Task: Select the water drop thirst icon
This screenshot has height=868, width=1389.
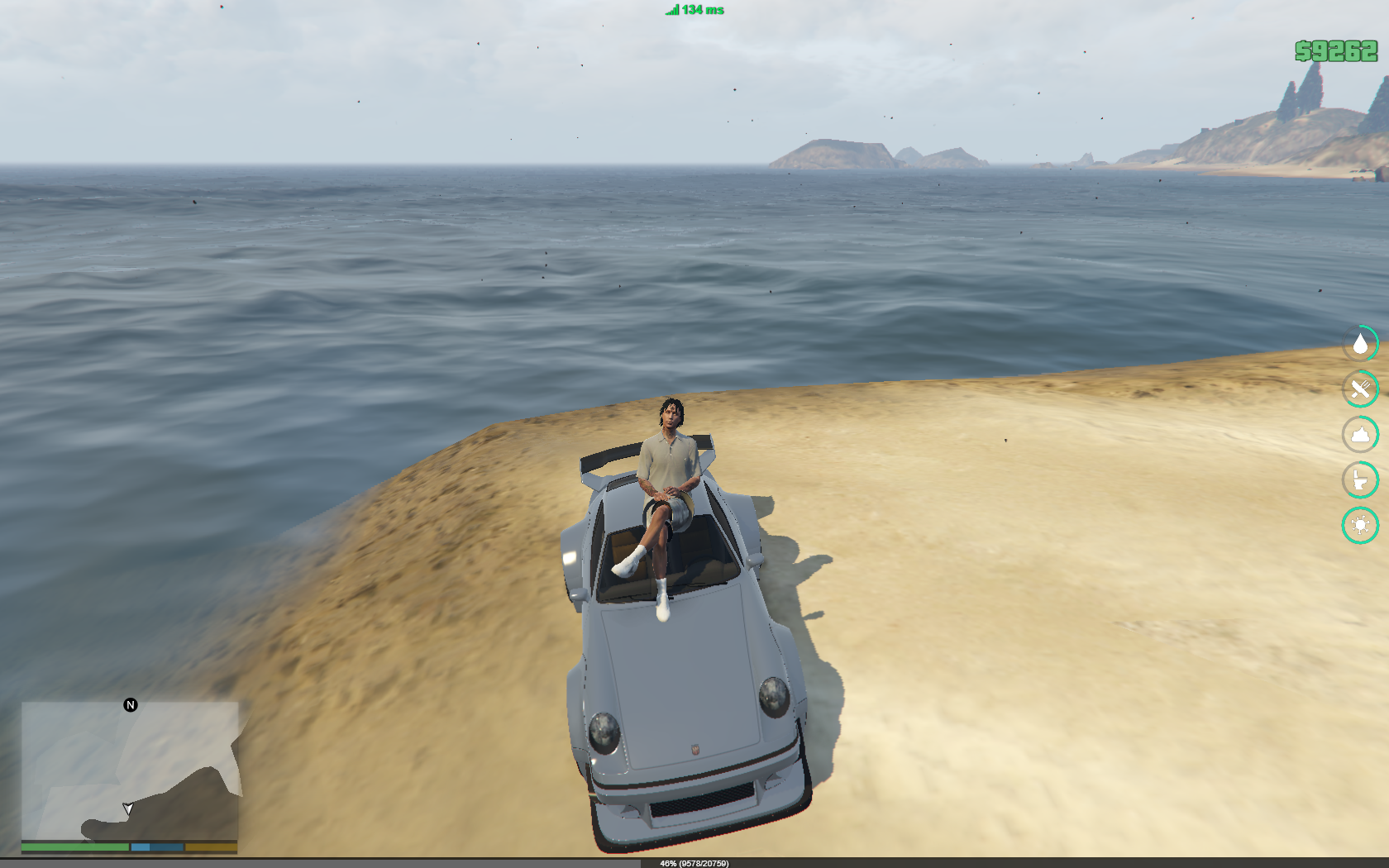Action: [1360, 343]
